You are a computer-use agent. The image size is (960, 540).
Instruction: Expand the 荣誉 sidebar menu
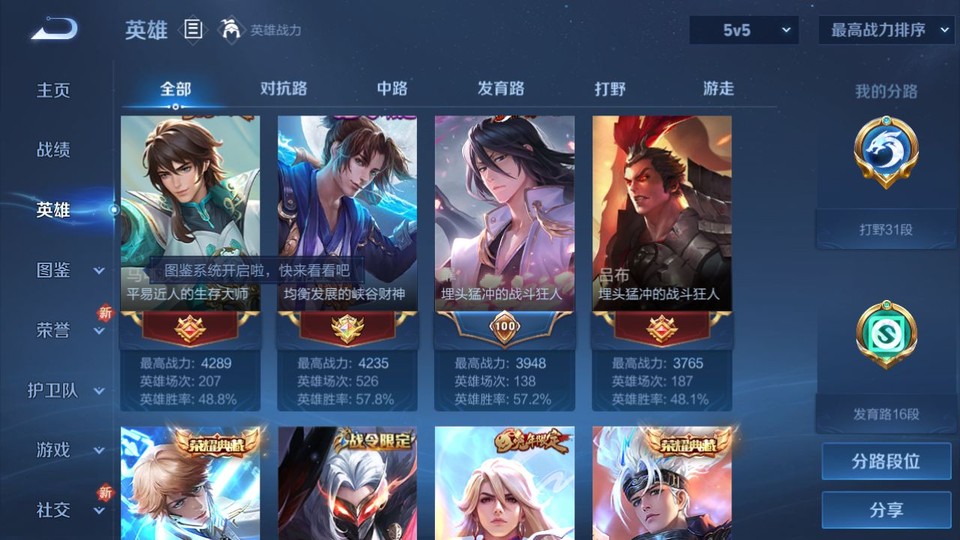(x=70, y=330)
